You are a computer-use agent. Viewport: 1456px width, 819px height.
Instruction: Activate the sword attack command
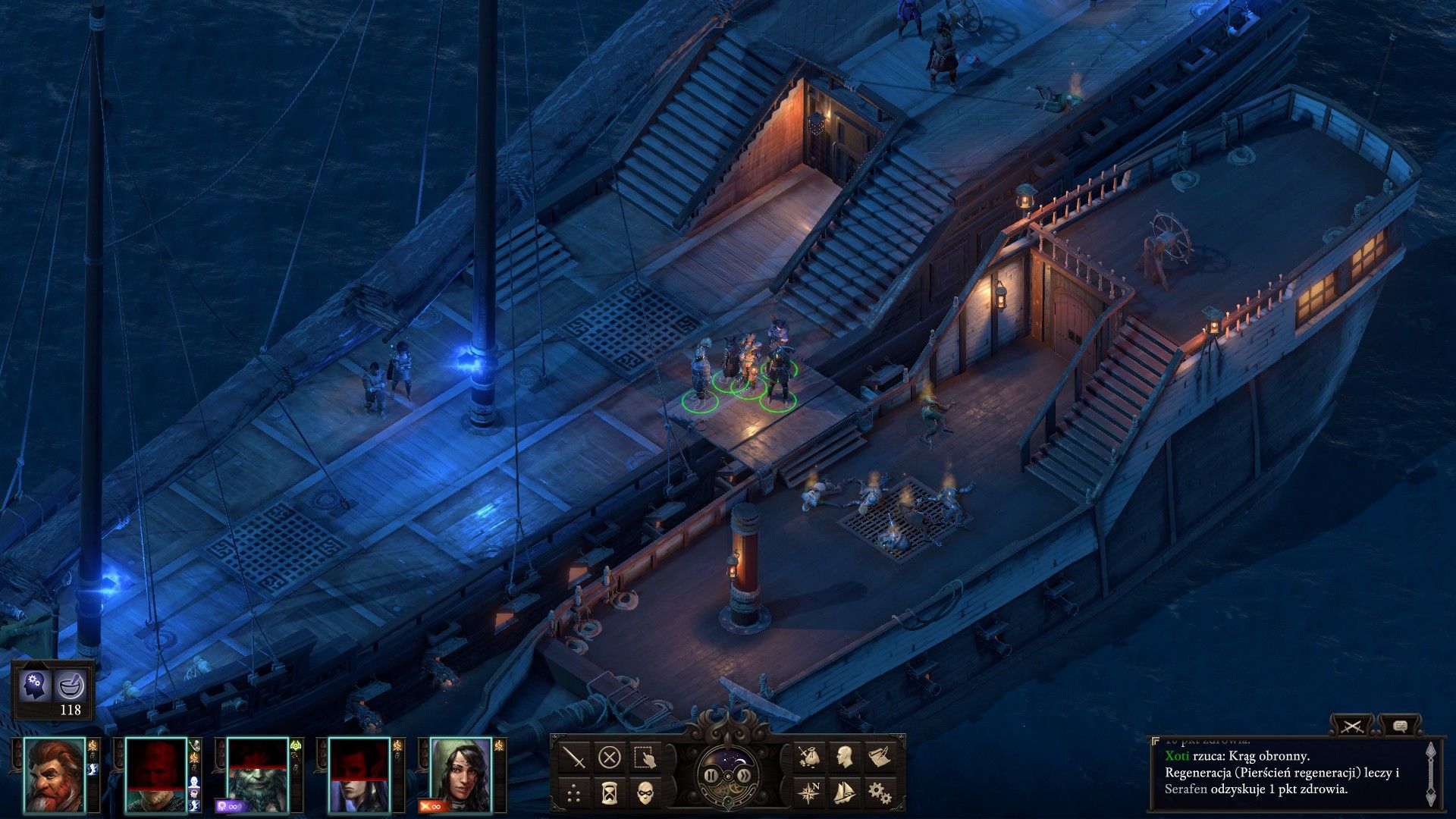575,757
